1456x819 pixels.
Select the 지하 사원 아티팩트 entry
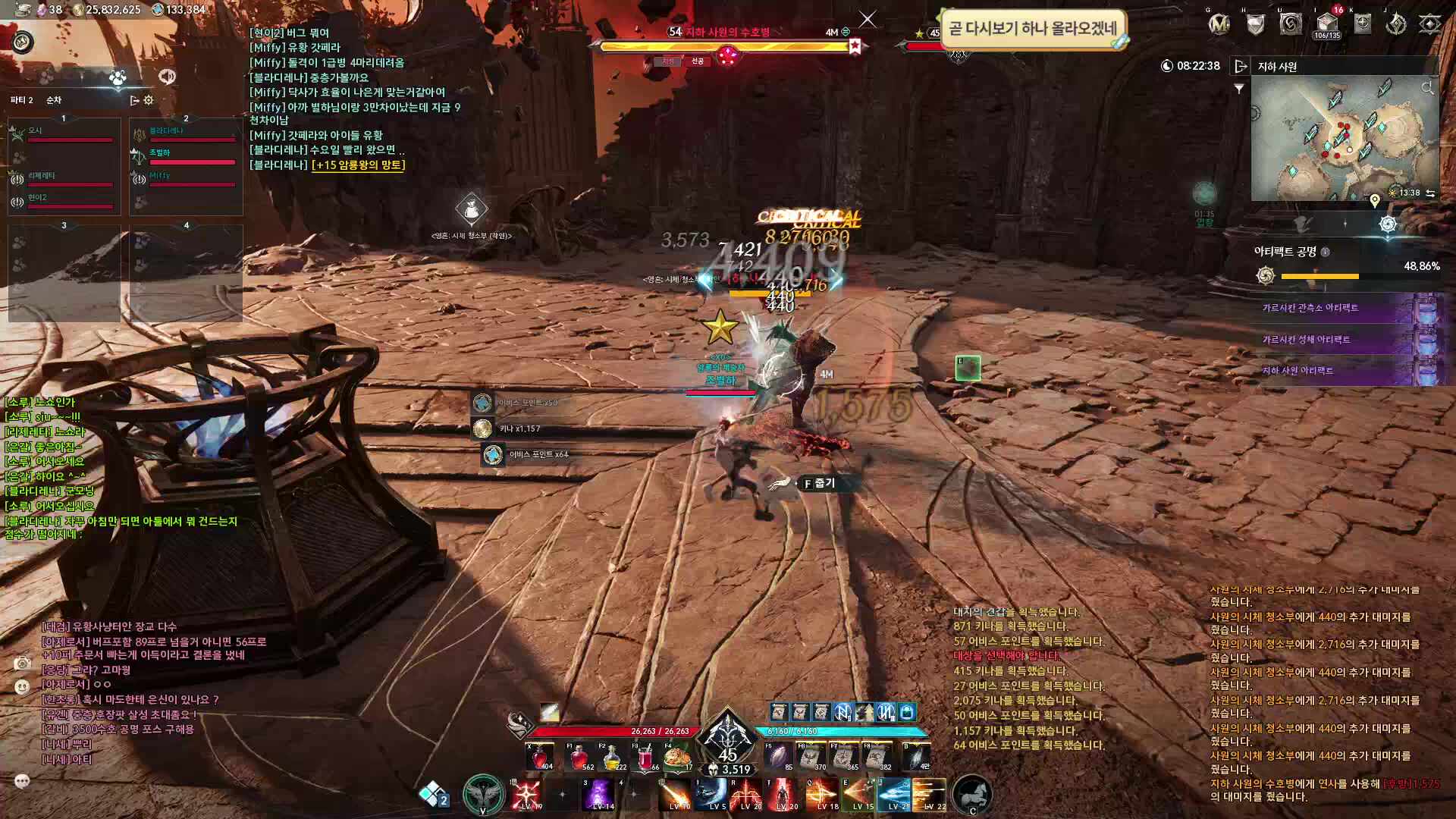pos(1298,371)
